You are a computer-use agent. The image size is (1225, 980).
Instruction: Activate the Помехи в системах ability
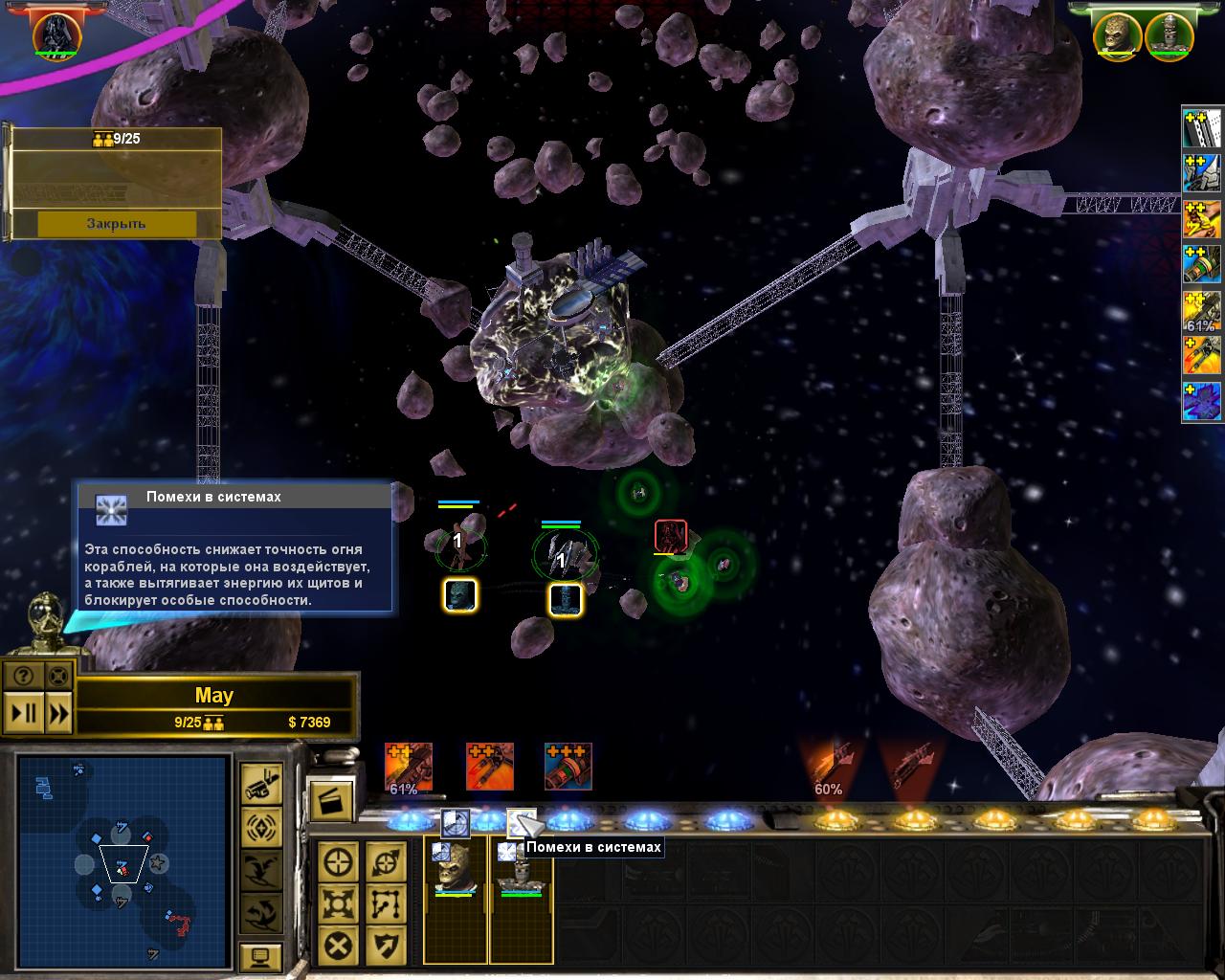tap(522, 821)
